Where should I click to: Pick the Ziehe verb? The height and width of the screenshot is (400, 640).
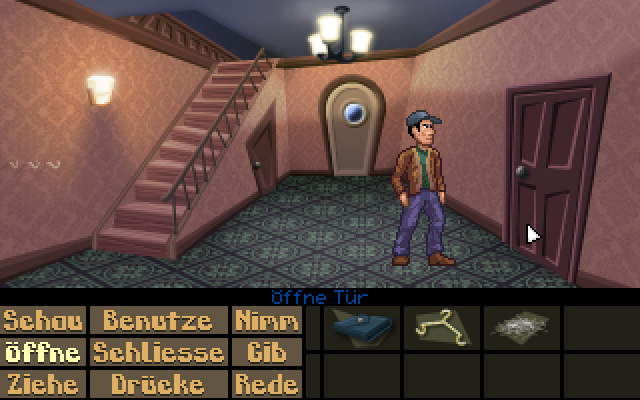coord(43,384)
